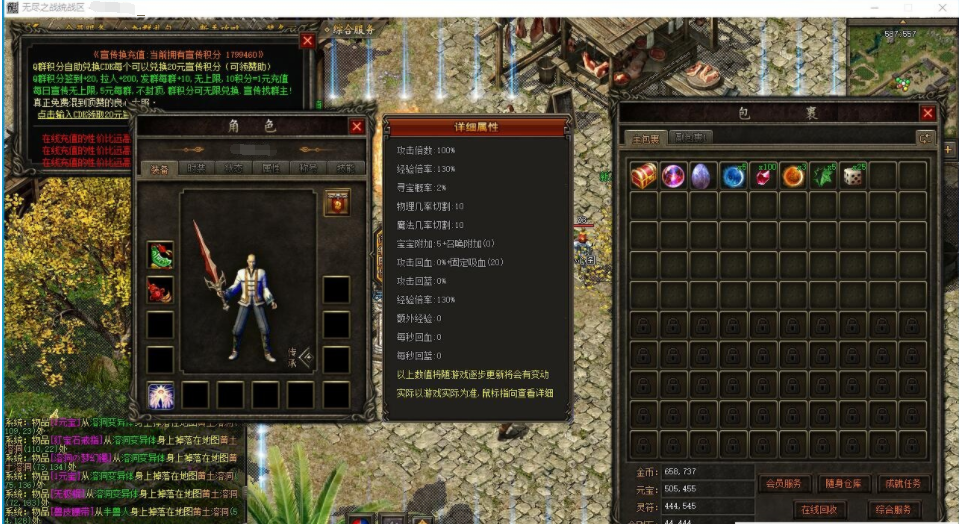
Task: Close the 包裹 inventory window
Action: (x=928, y=114)
